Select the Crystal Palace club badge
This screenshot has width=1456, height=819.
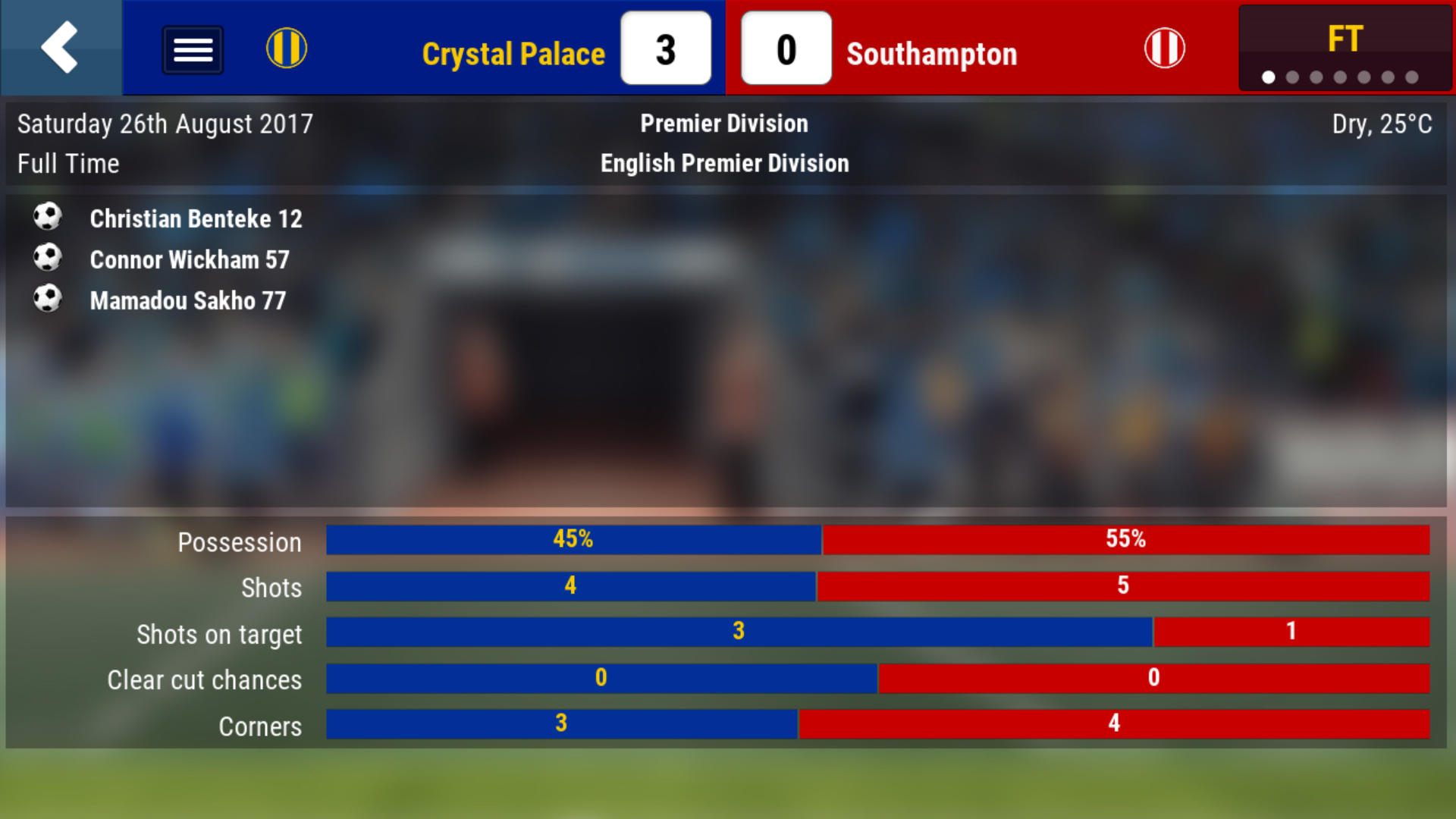[x=287, y=49]
